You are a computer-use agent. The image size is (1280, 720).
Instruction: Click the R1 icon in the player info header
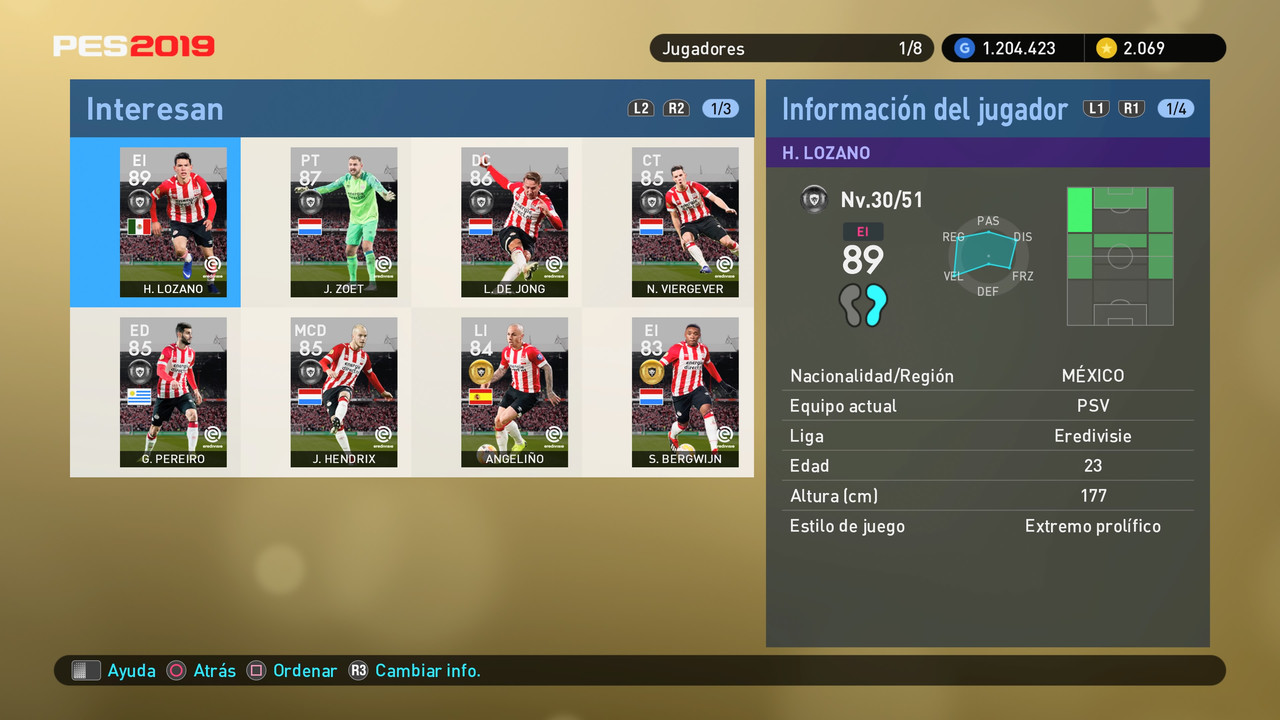point(1131,108)
